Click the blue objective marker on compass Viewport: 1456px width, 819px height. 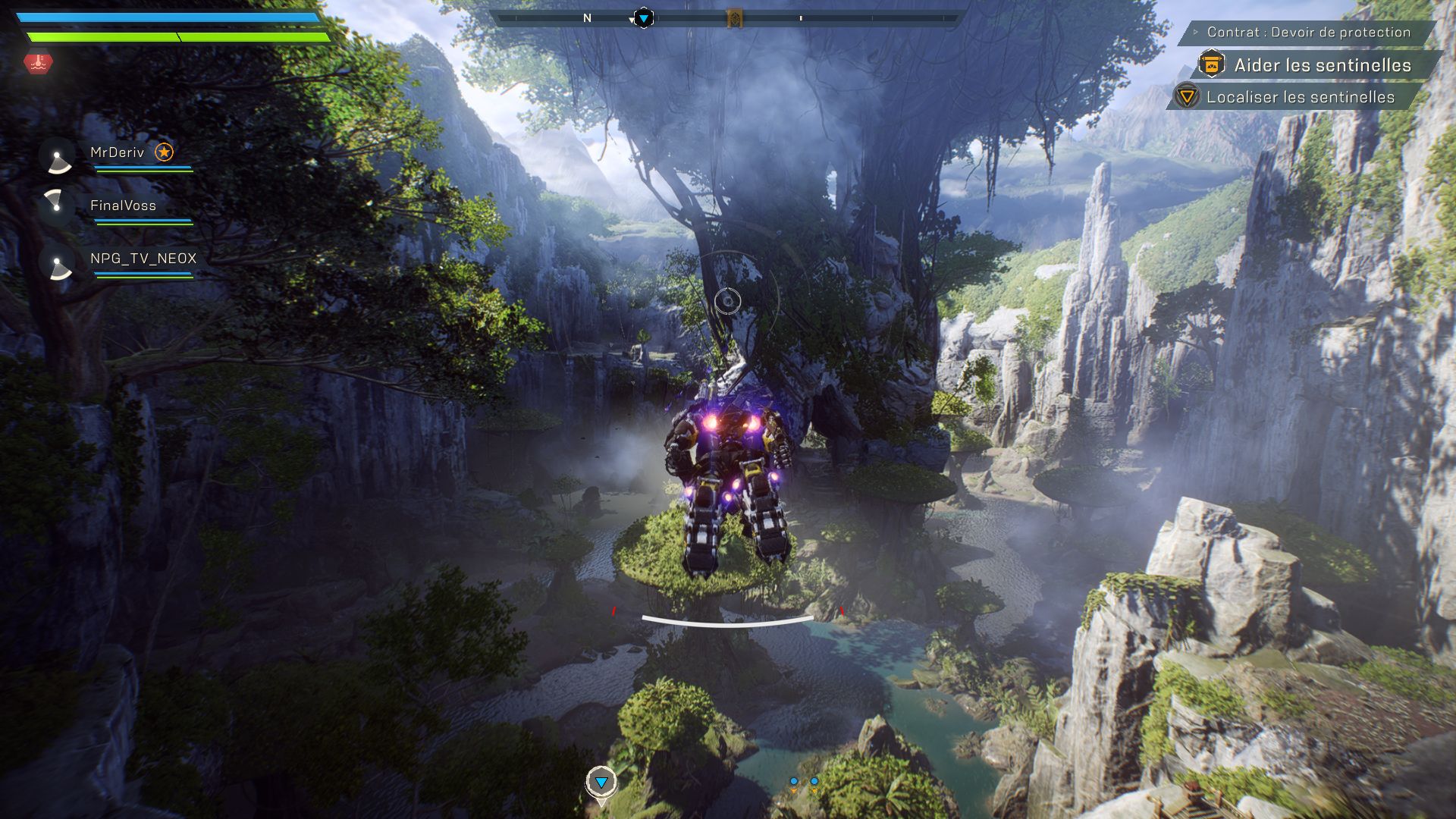pyautogui.click(x=643, y=17)
